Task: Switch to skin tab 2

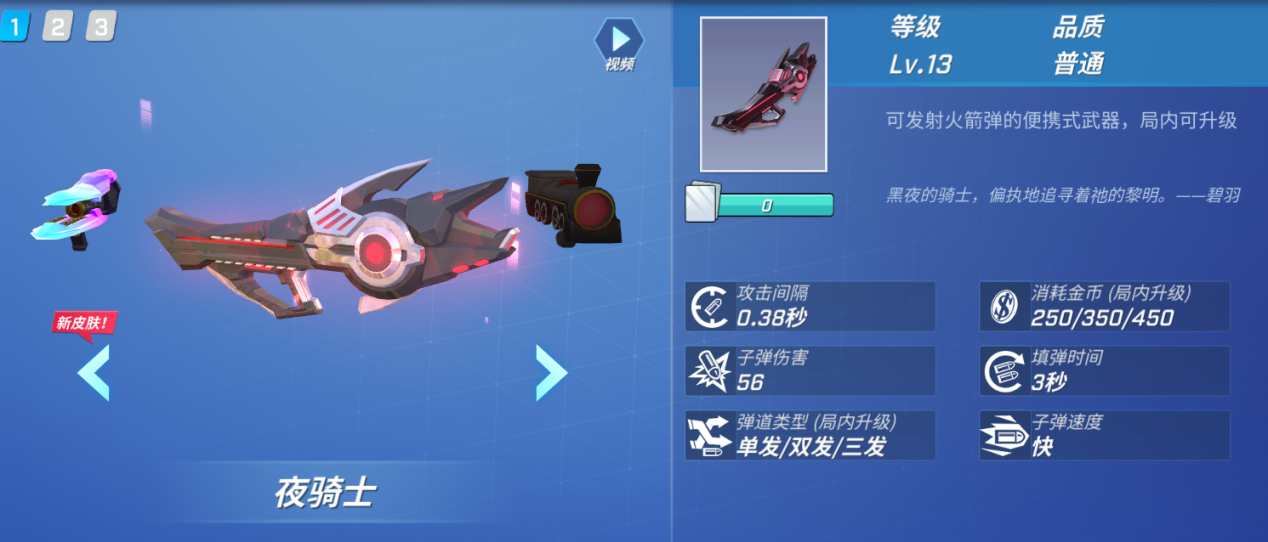Action: click(57, 27)
